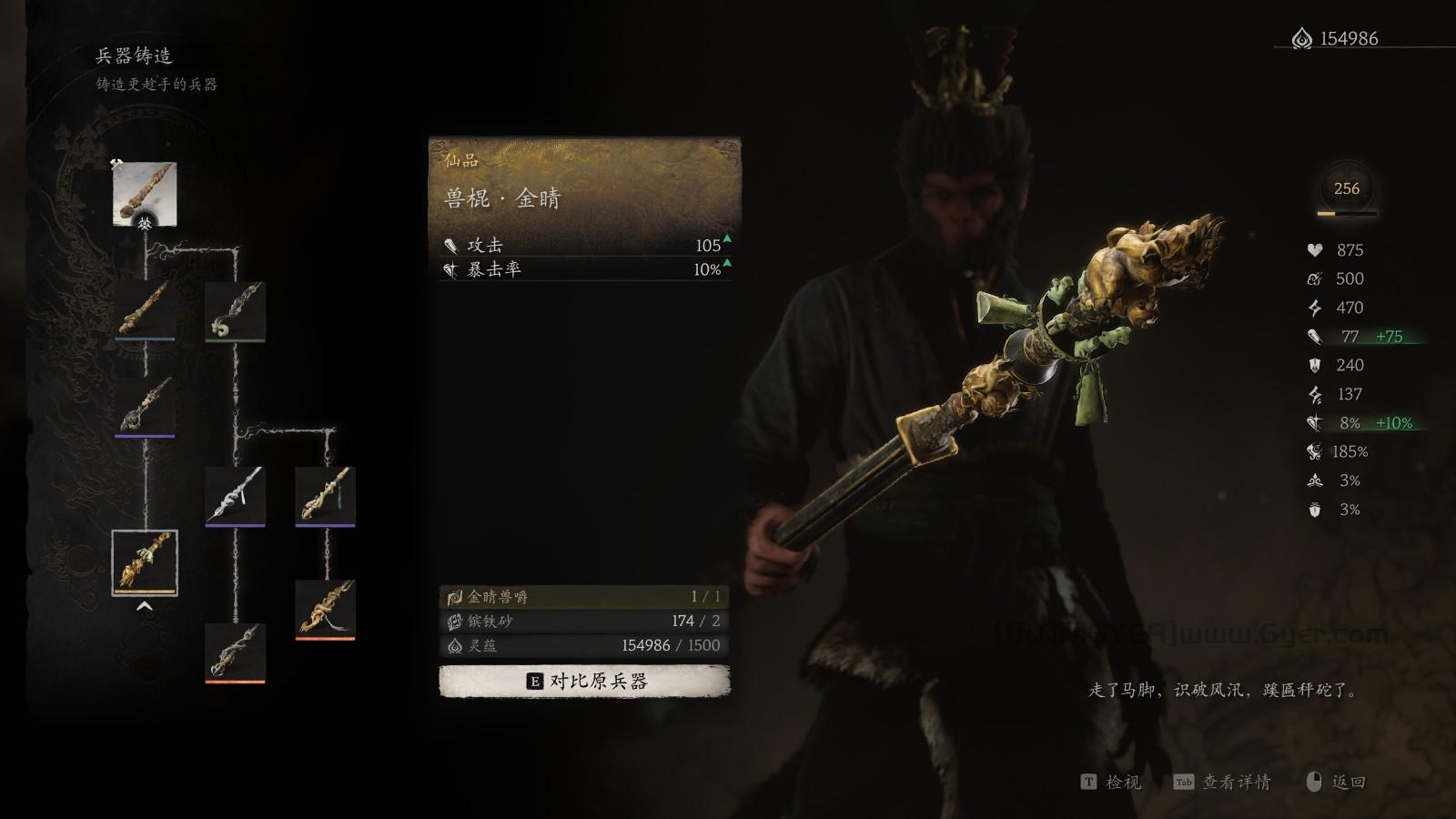1456x819 pixels.
Task: Click the 灵蕴 cost row showing 154986/1500
Action: pyautogui.click(x=582, y=647)
